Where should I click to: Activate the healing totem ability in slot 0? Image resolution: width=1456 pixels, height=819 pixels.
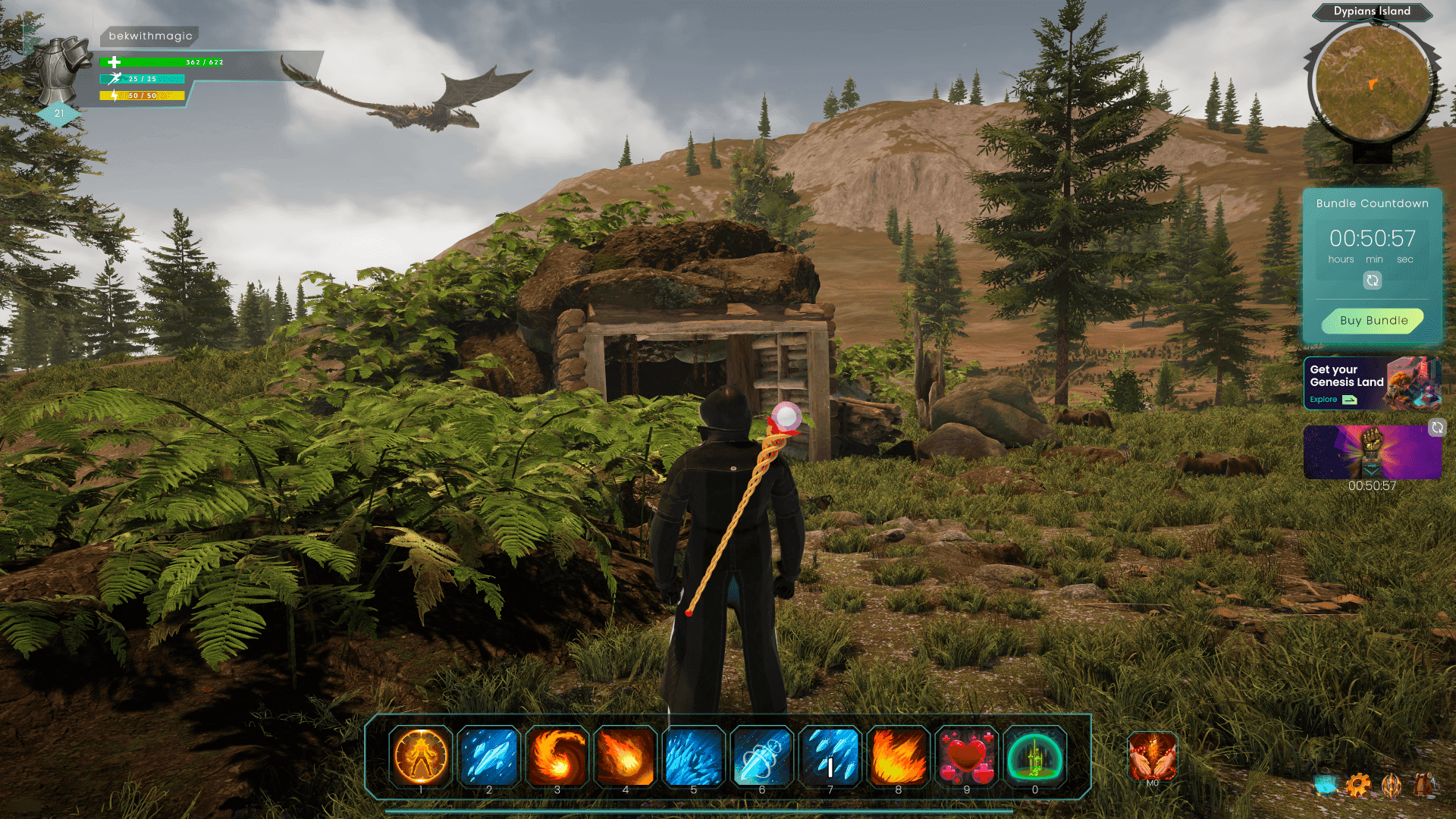pyautogui.click(x=1035, y=757)
